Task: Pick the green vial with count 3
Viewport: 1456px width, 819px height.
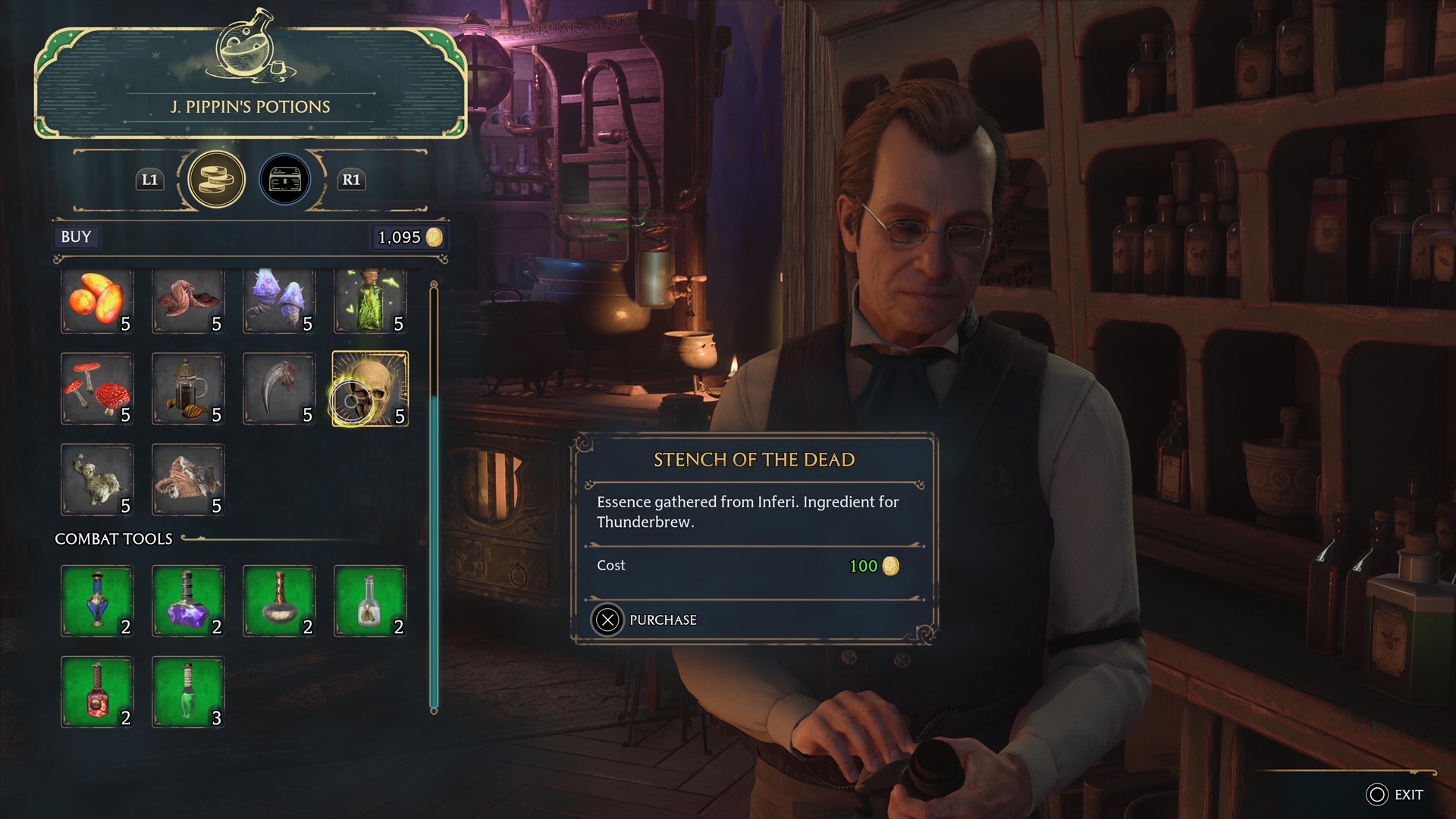Action: (188, 692)
